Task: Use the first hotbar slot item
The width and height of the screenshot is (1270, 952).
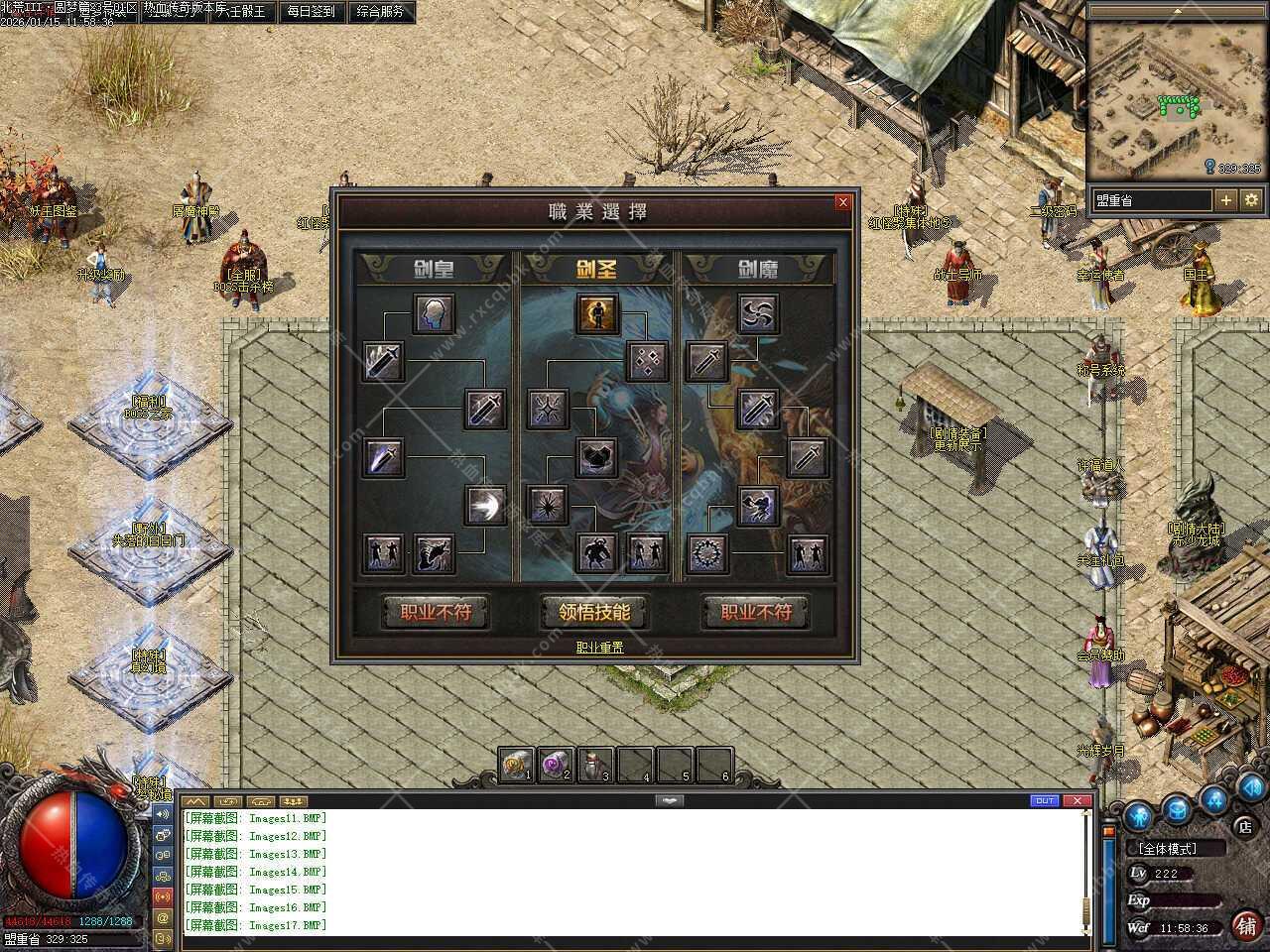Action: click(516, 766)
